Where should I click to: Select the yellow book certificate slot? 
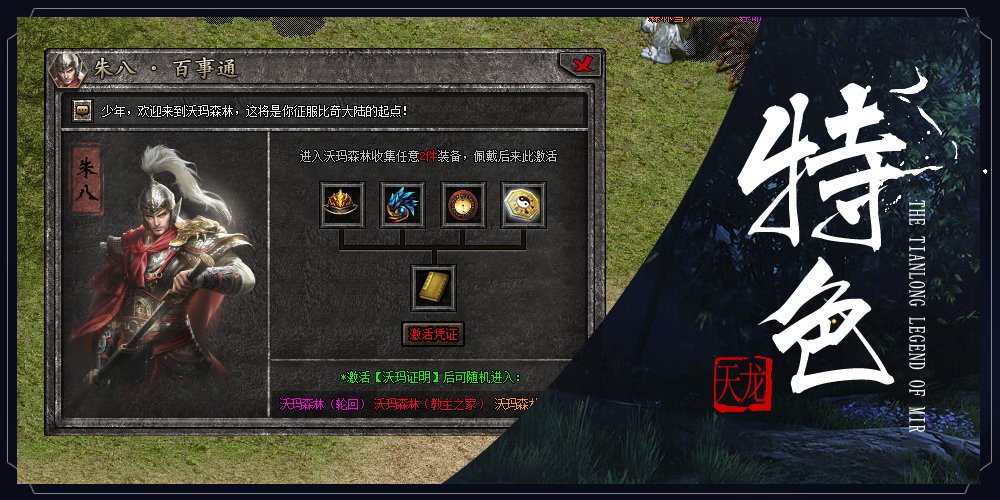click(433, 288)
